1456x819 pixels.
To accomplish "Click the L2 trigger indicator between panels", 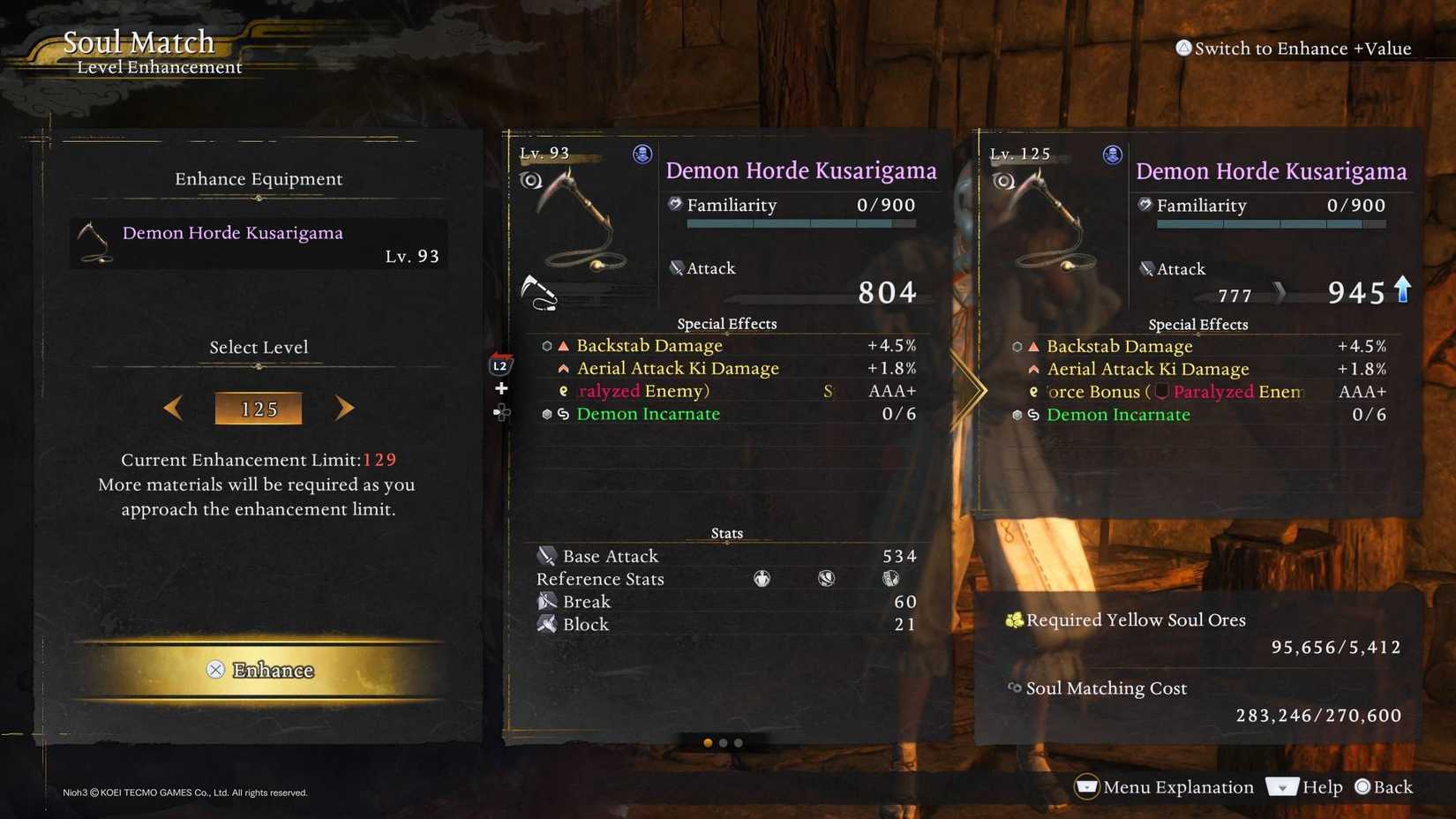I will [x=500, y=364].
